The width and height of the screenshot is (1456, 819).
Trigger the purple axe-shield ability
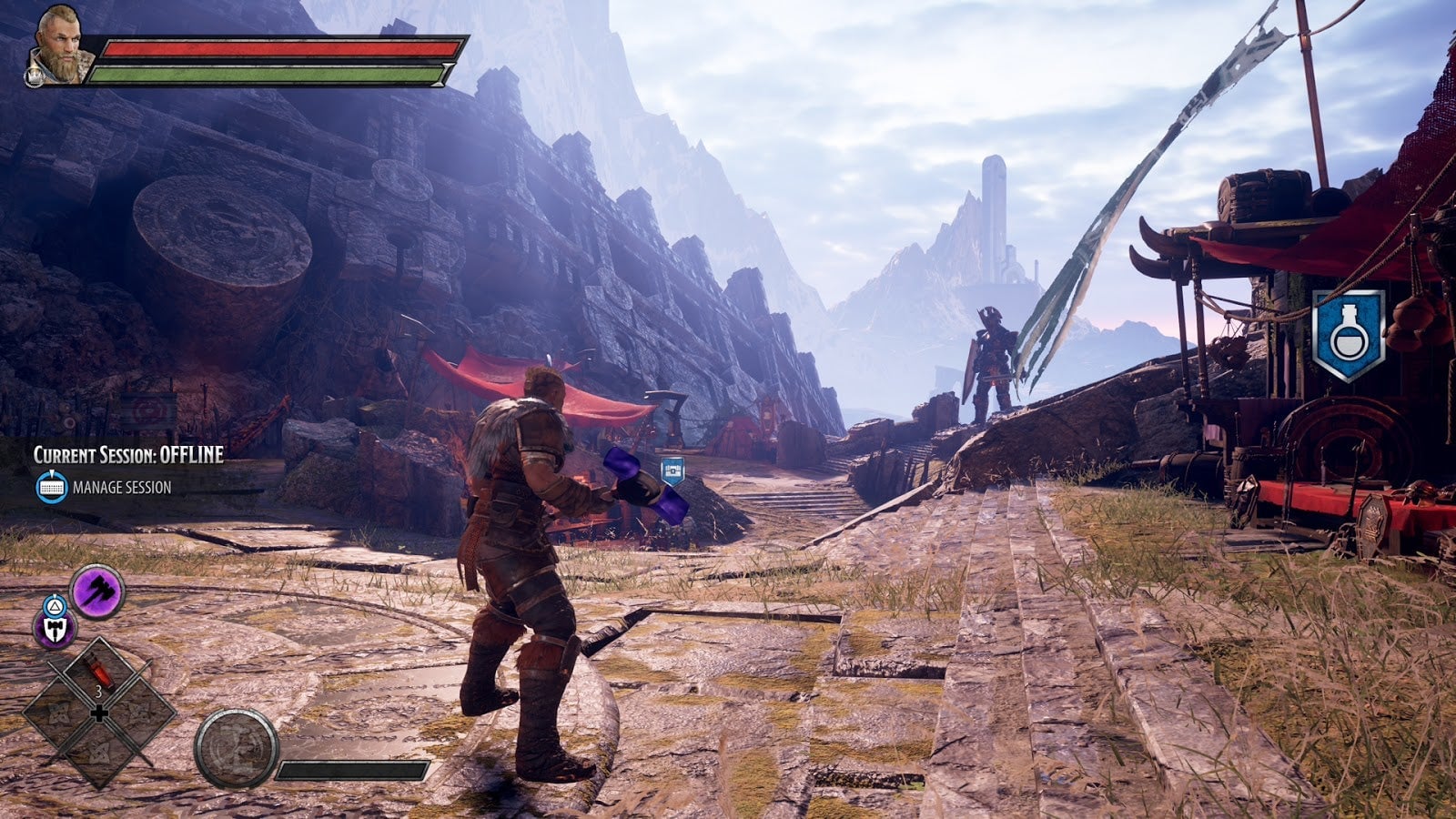click(55, 629)
